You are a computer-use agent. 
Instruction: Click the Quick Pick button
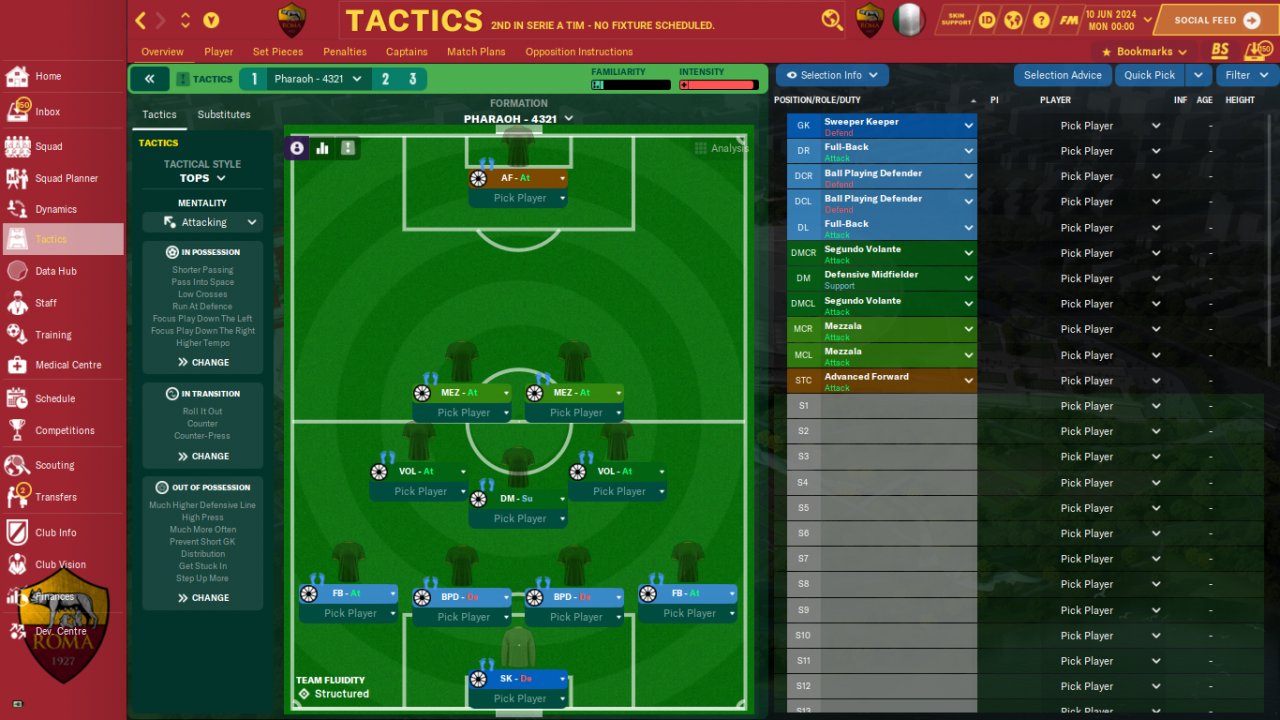(x=1149, y=75)
